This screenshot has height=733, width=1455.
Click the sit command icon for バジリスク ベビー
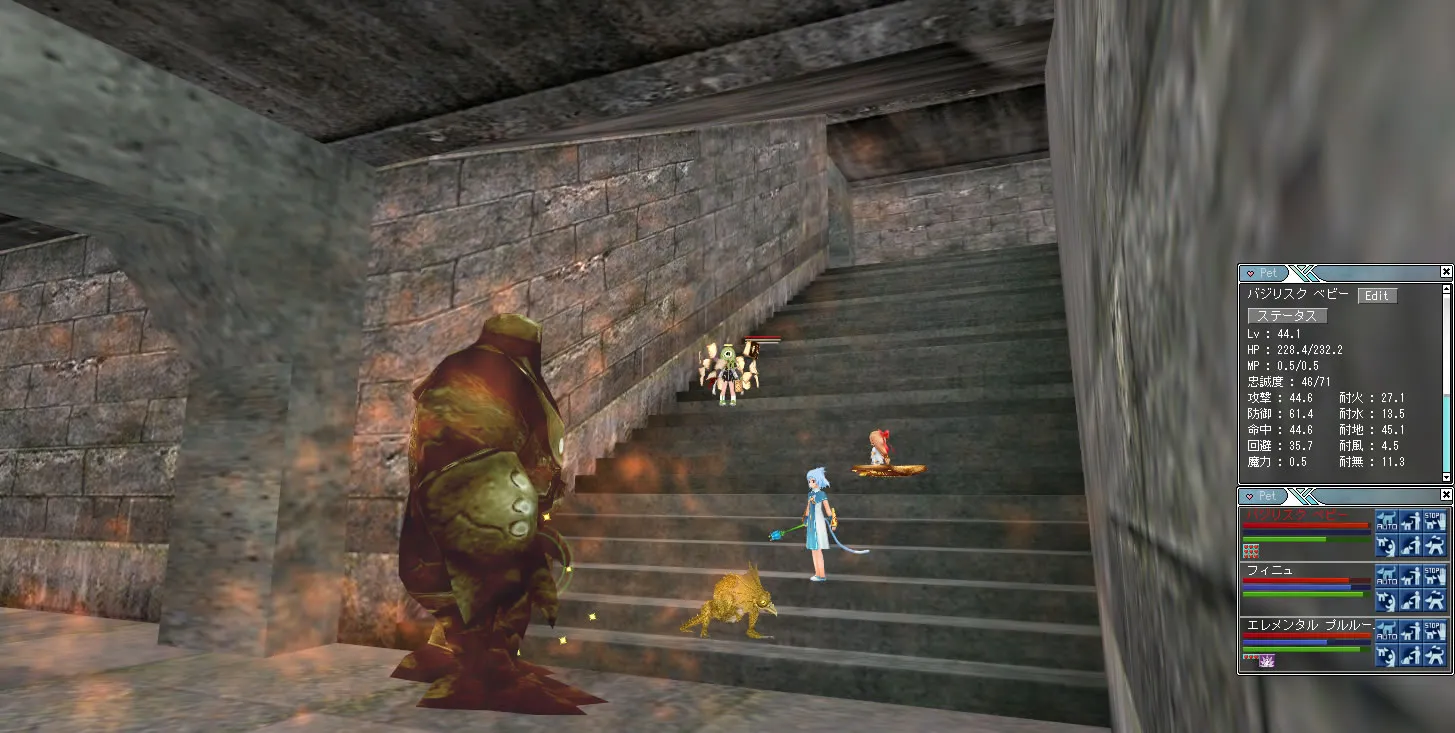[1410, 545]
